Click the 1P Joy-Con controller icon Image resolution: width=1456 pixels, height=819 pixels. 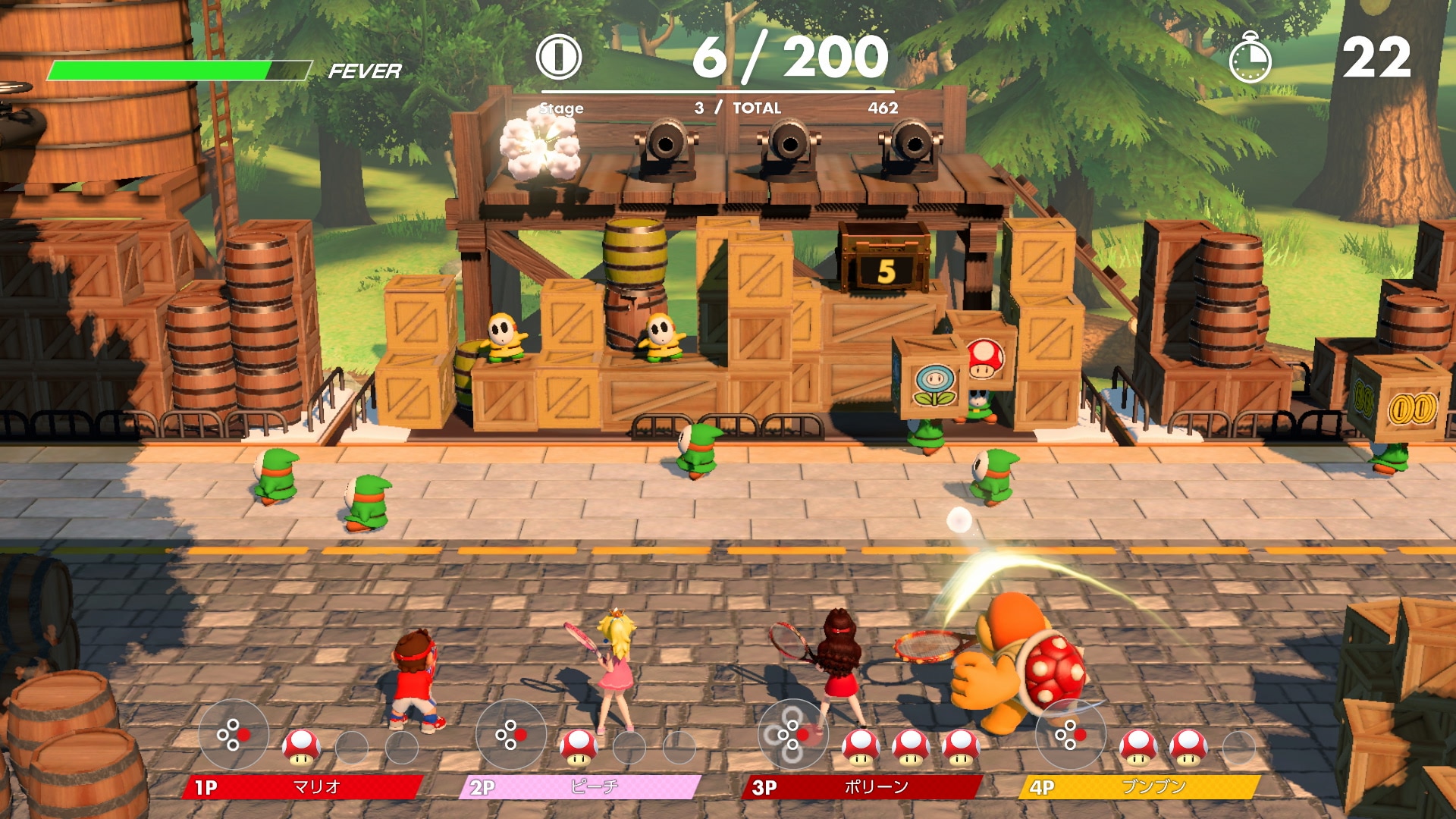pyautogui.click(x=234, y=734)
